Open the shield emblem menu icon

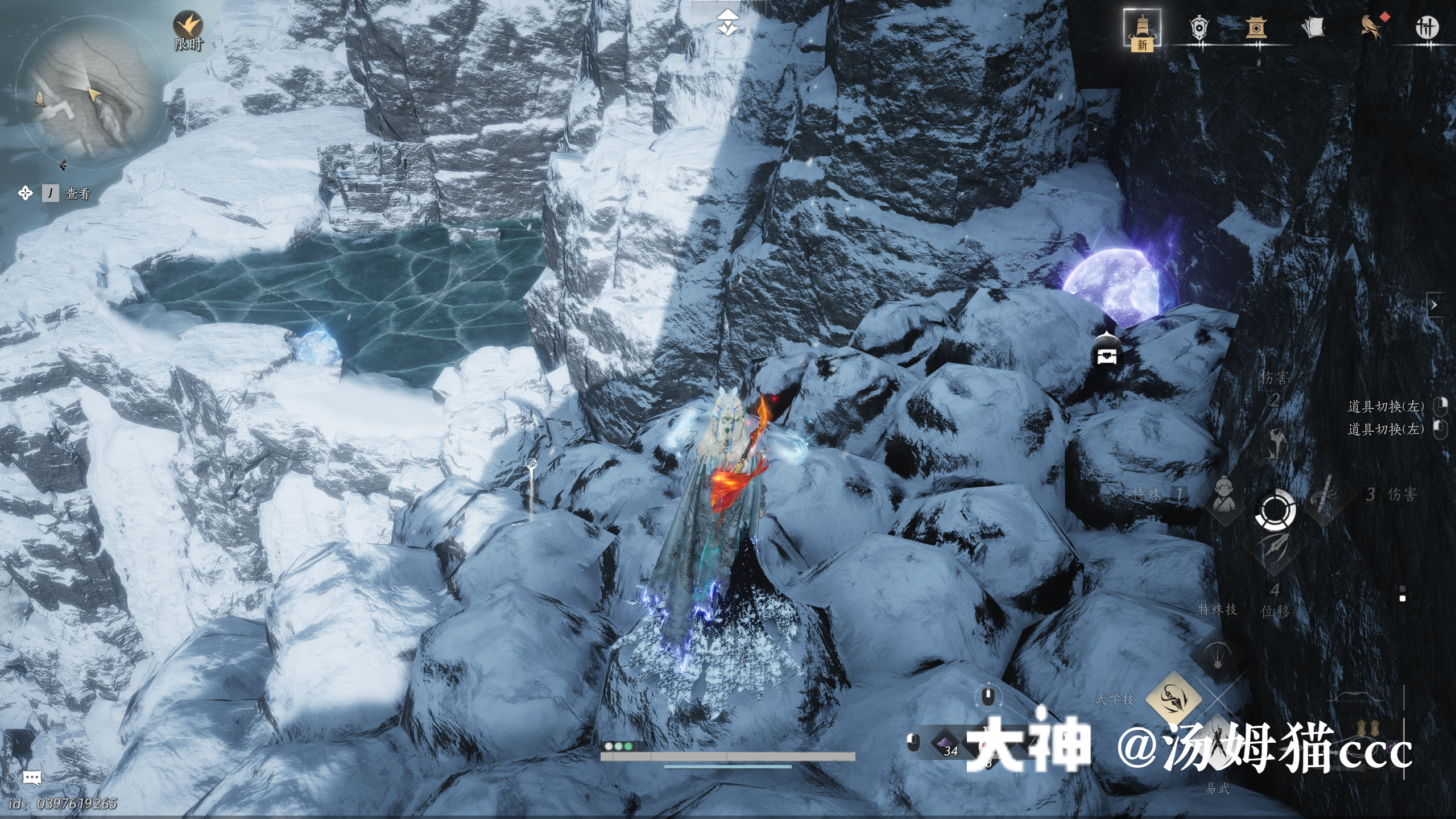pyautogui.click(x=1199, y=27)
